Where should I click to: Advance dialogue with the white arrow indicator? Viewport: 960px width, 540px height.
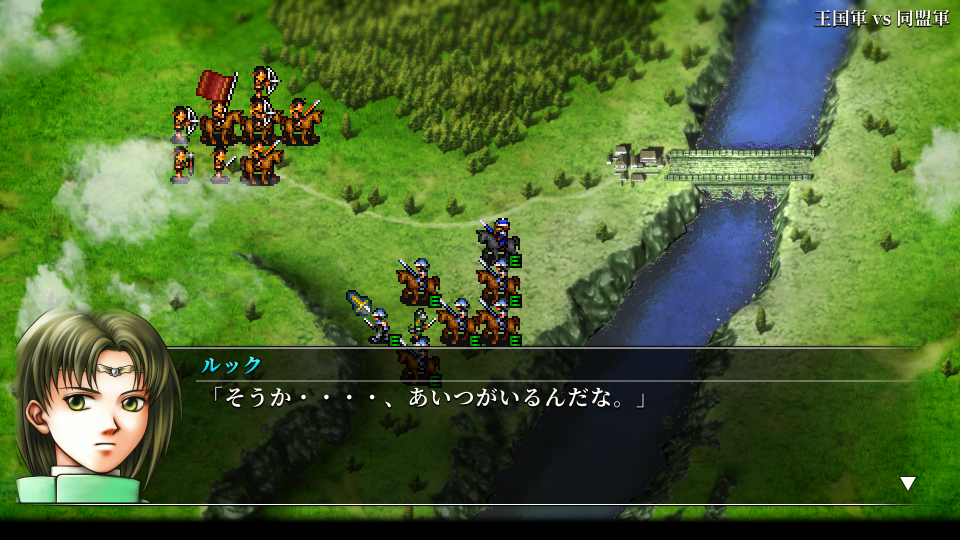pyautogui.click(x=907, y=484)
